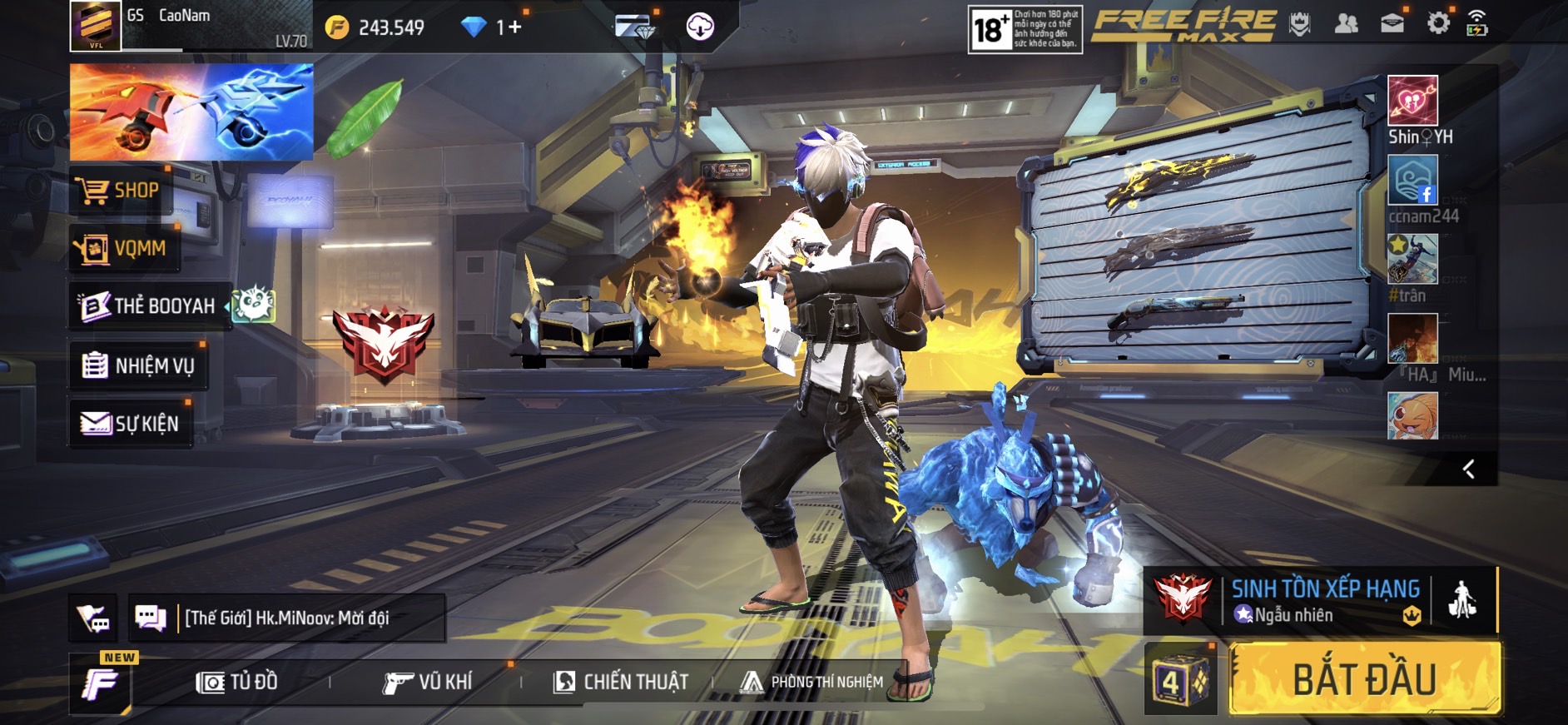Open the settings gear icon

[x=1437, y=24]
